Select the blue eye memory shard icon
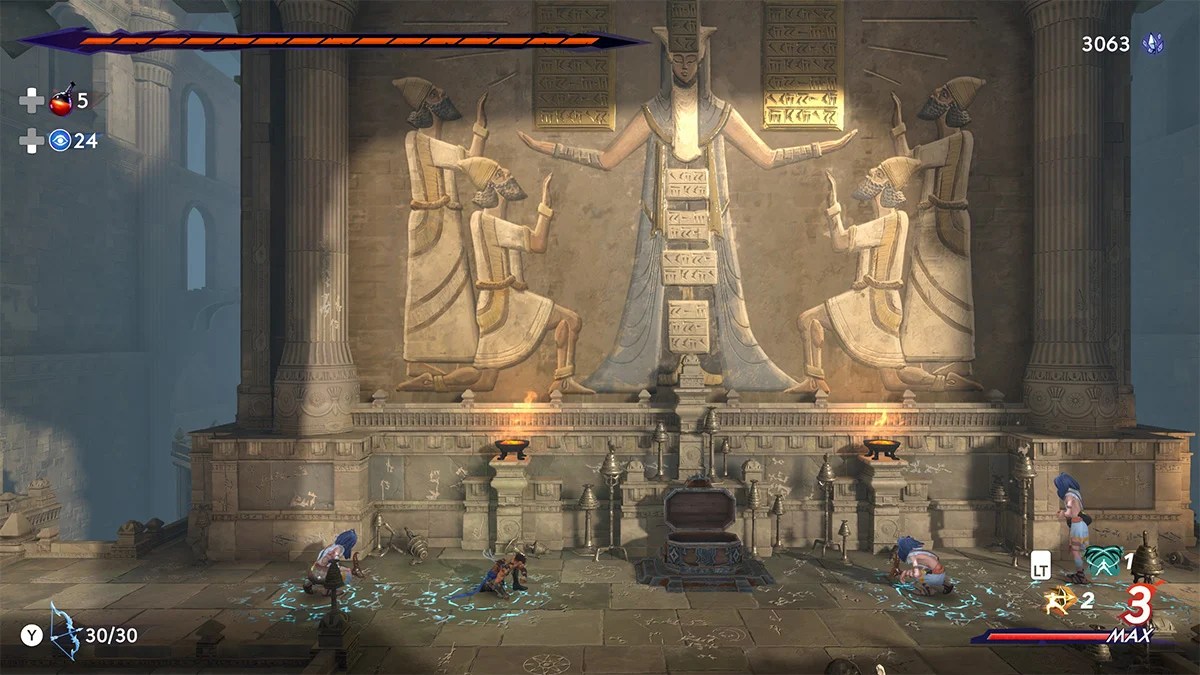 click(x=60, y=141)
